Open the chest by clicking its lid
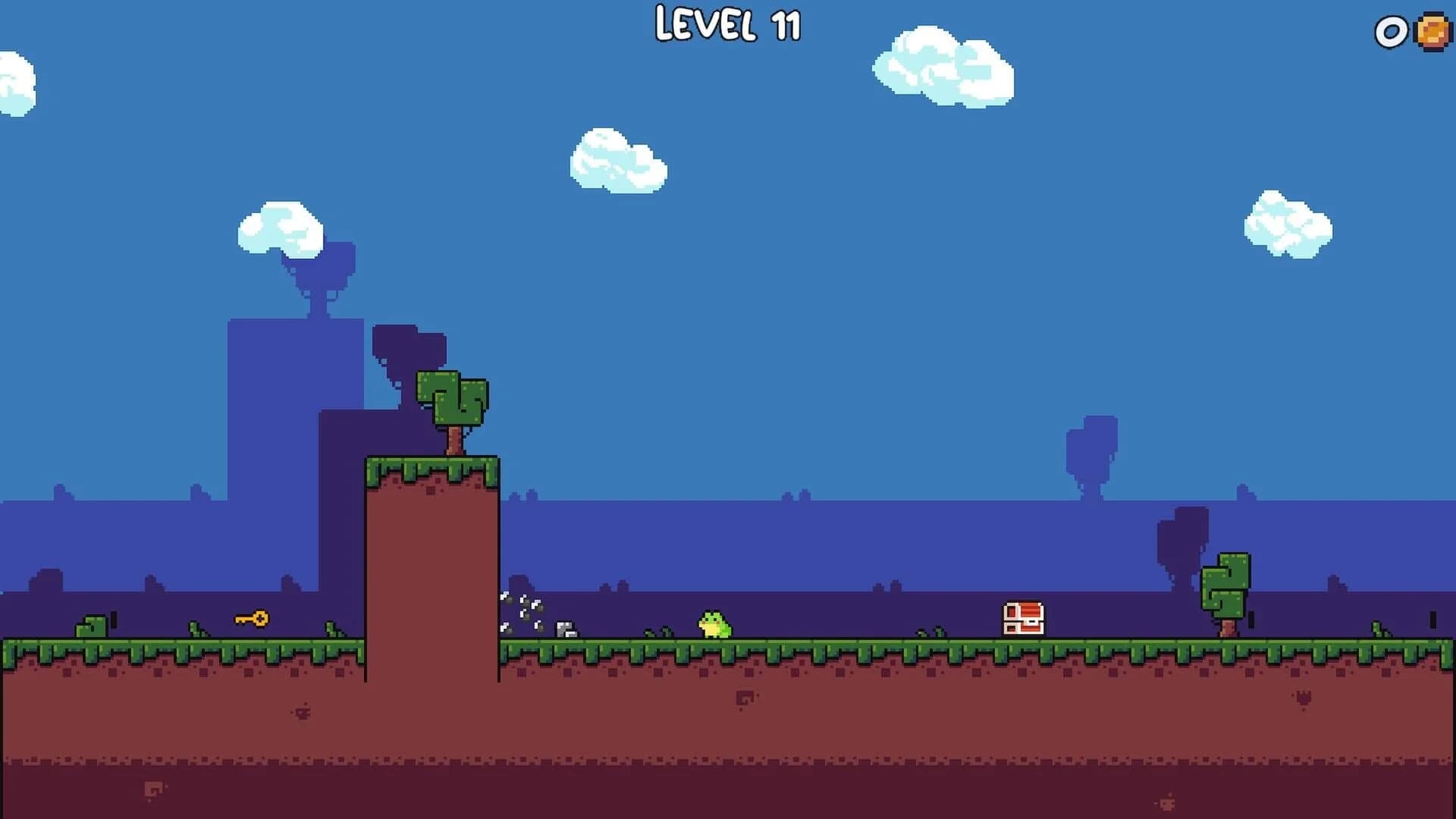 tap(1025, 608)
